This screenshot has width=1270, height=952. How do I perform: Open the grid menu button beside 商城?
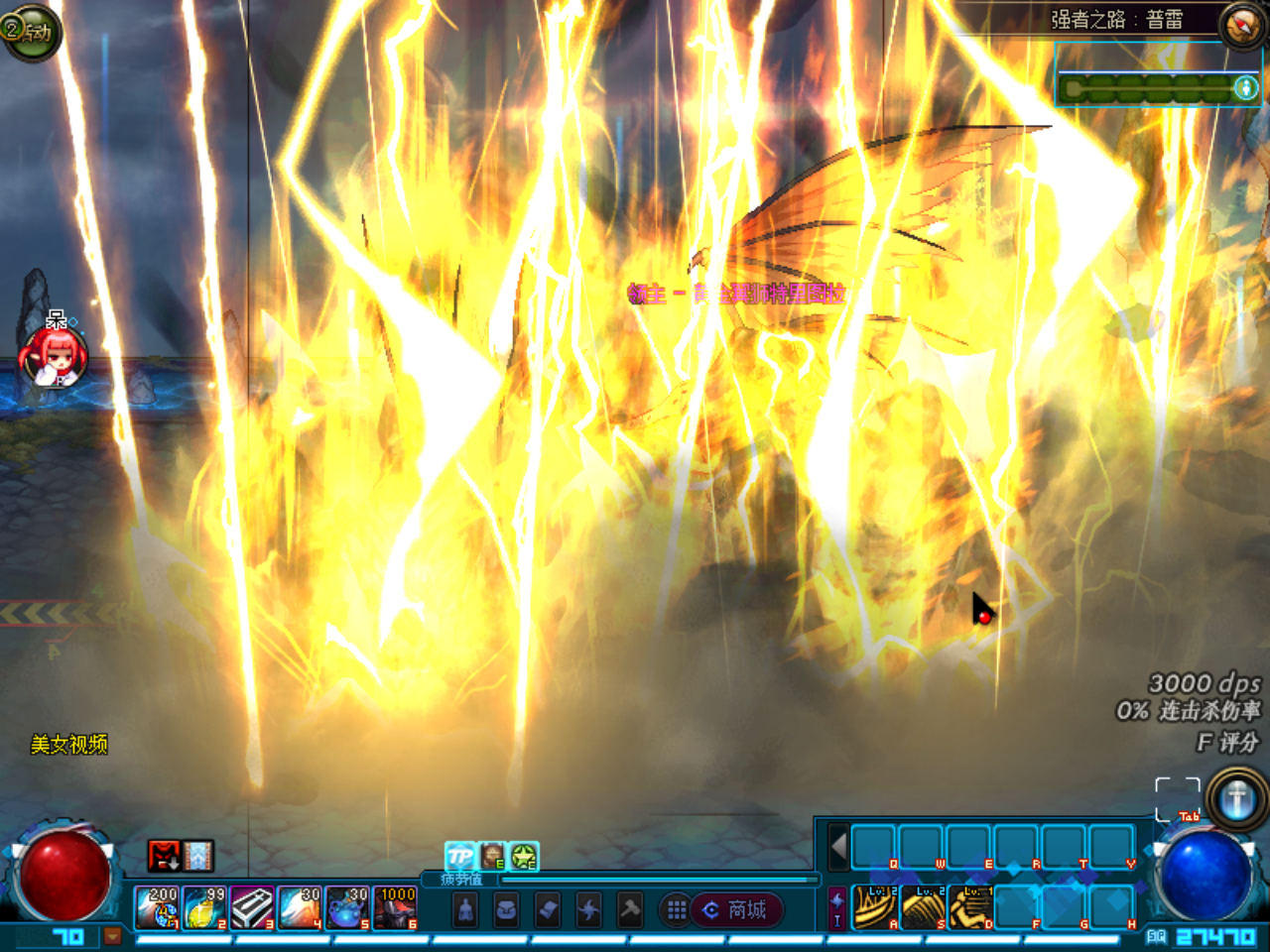[677, 909]
